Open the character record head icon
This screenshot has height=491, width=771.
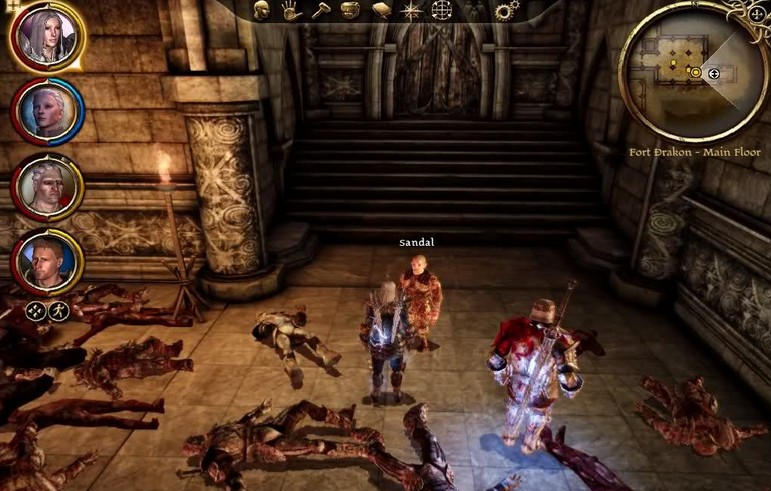click(x=261, y=11)
